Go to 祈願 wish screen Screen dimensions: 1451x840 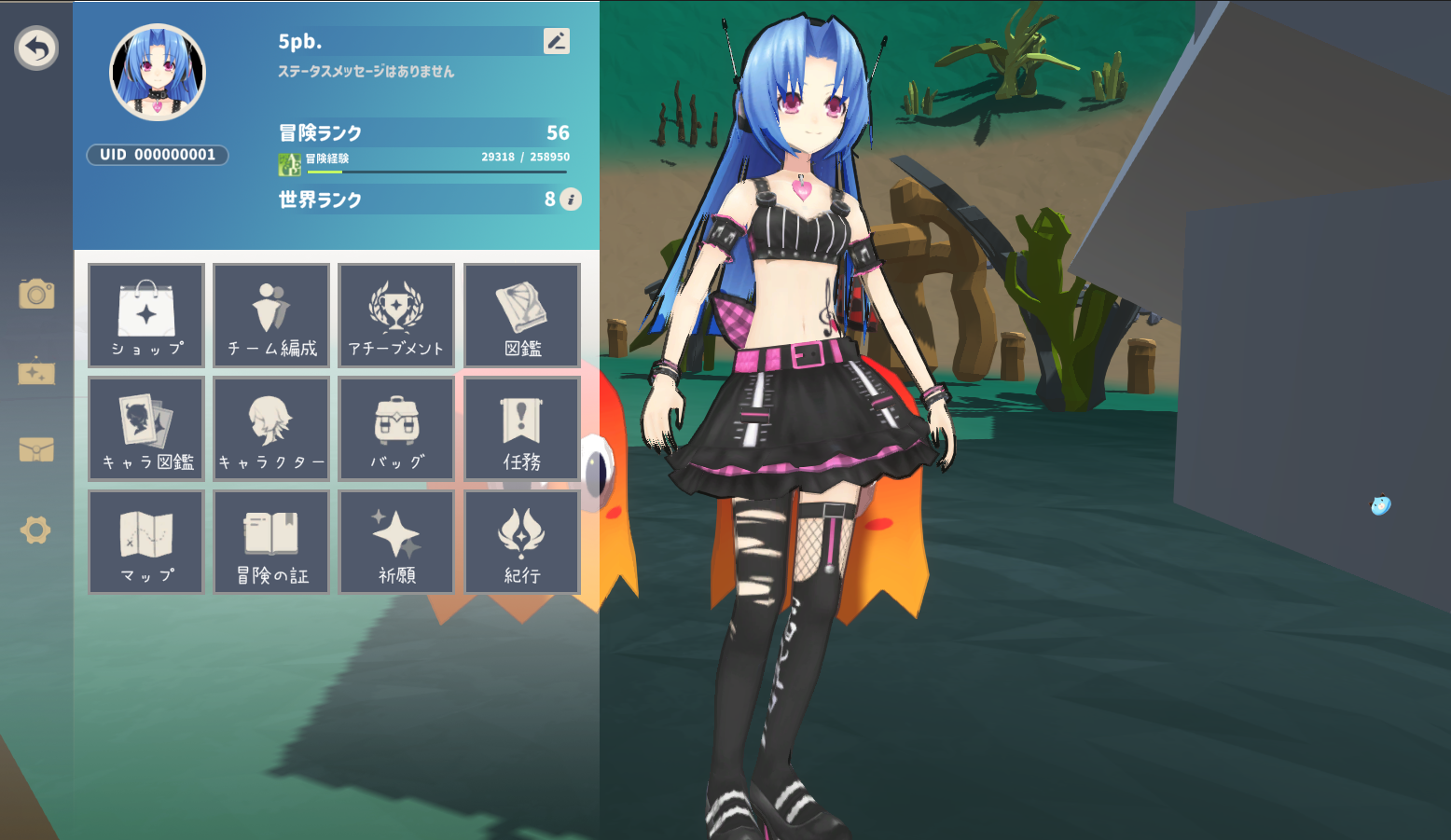tap(396, 543)
